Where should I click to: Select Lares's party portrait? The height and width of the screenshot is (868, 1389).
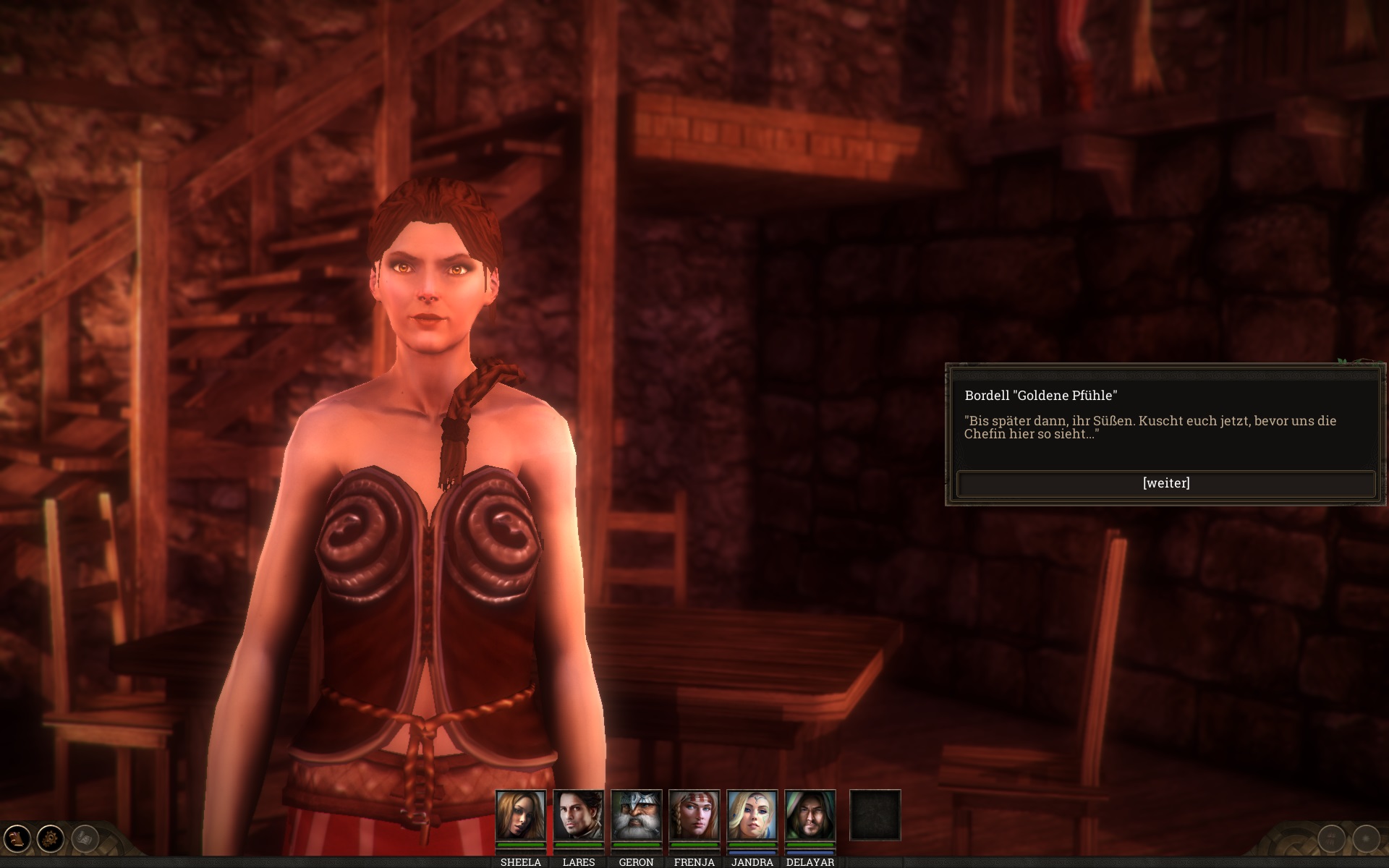pos(578,815)
